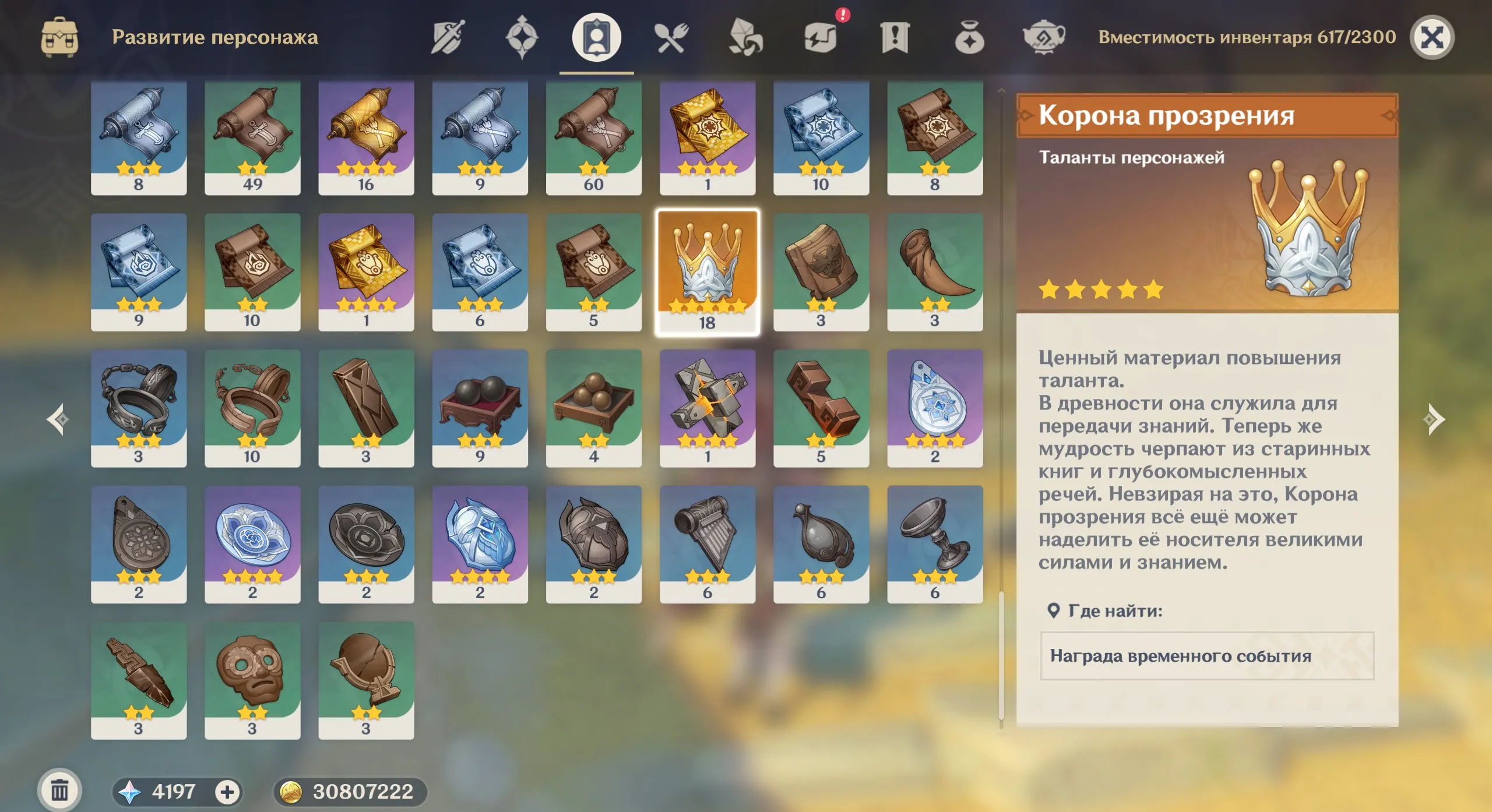Open the Gadgets tab with red notification
This screenshot has height=812, width=1492.
pos(821,38)
